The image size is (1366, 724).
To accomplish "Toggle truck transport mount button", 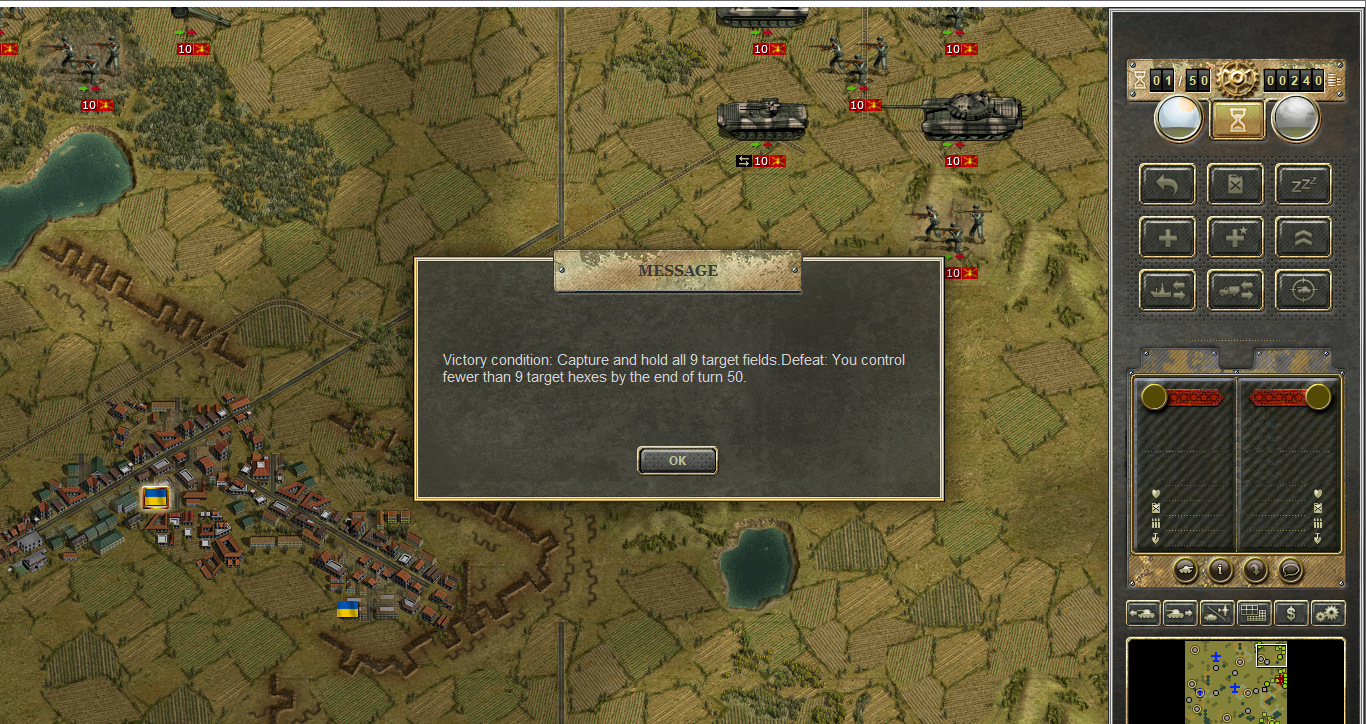I will [1235, 290].
